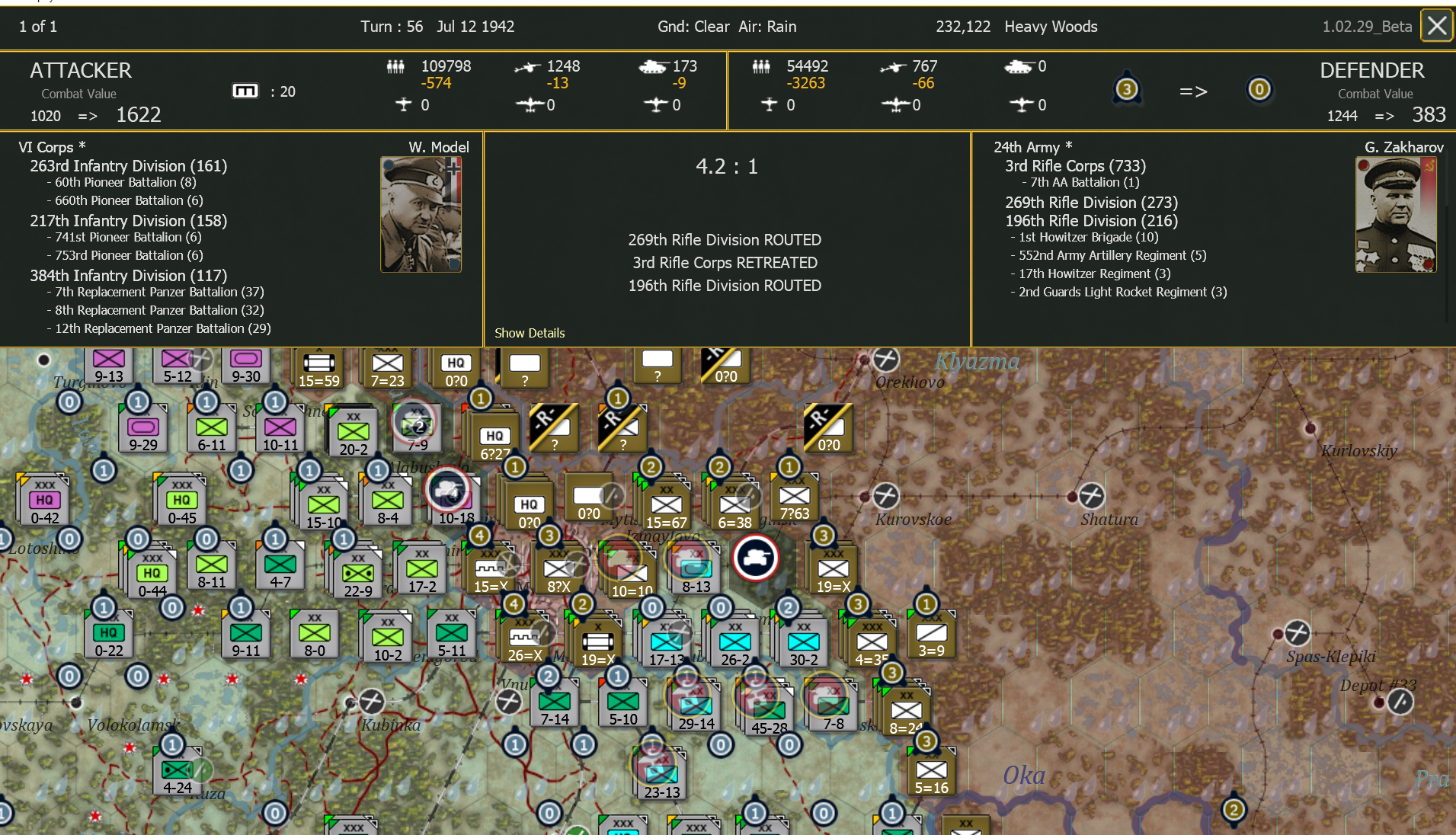Select W. Model's leader portrait
The height and width of the screenshot is (835, 1456).
(x=420, y=213)
